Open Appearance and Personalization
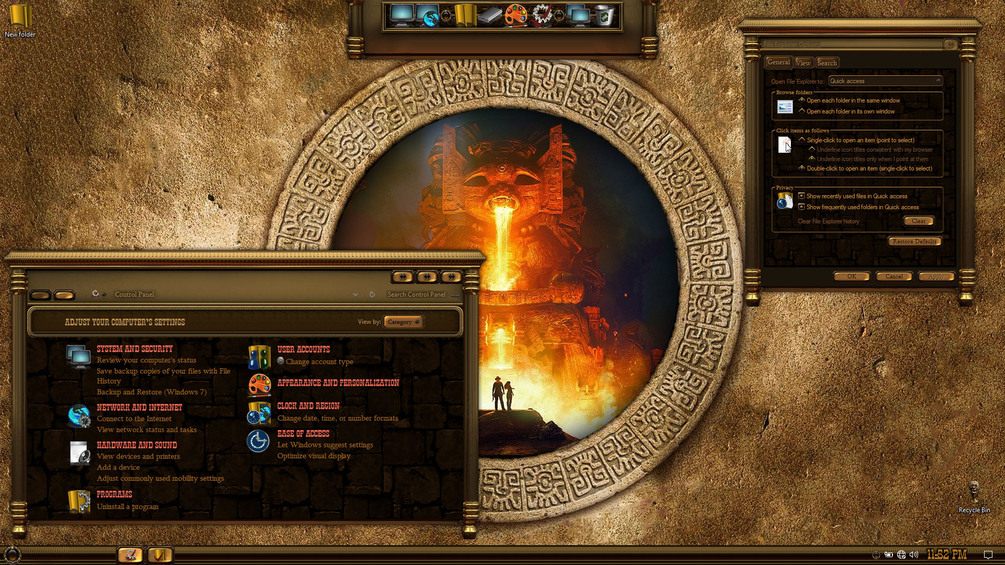1005x565 pixels. (x=338, y=382)
